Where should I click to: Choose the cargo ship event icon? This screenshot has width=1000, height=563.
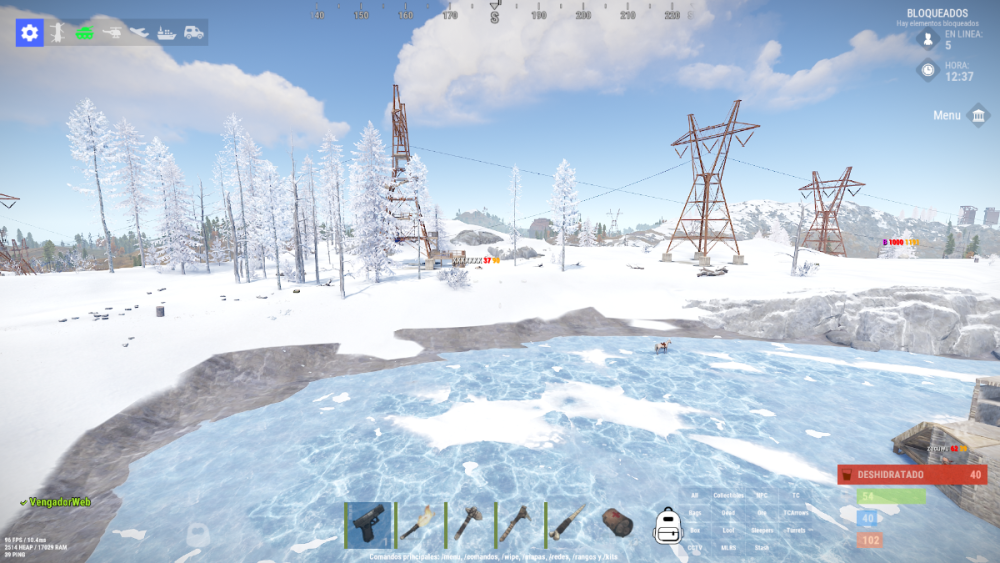(x=166, y=33)
